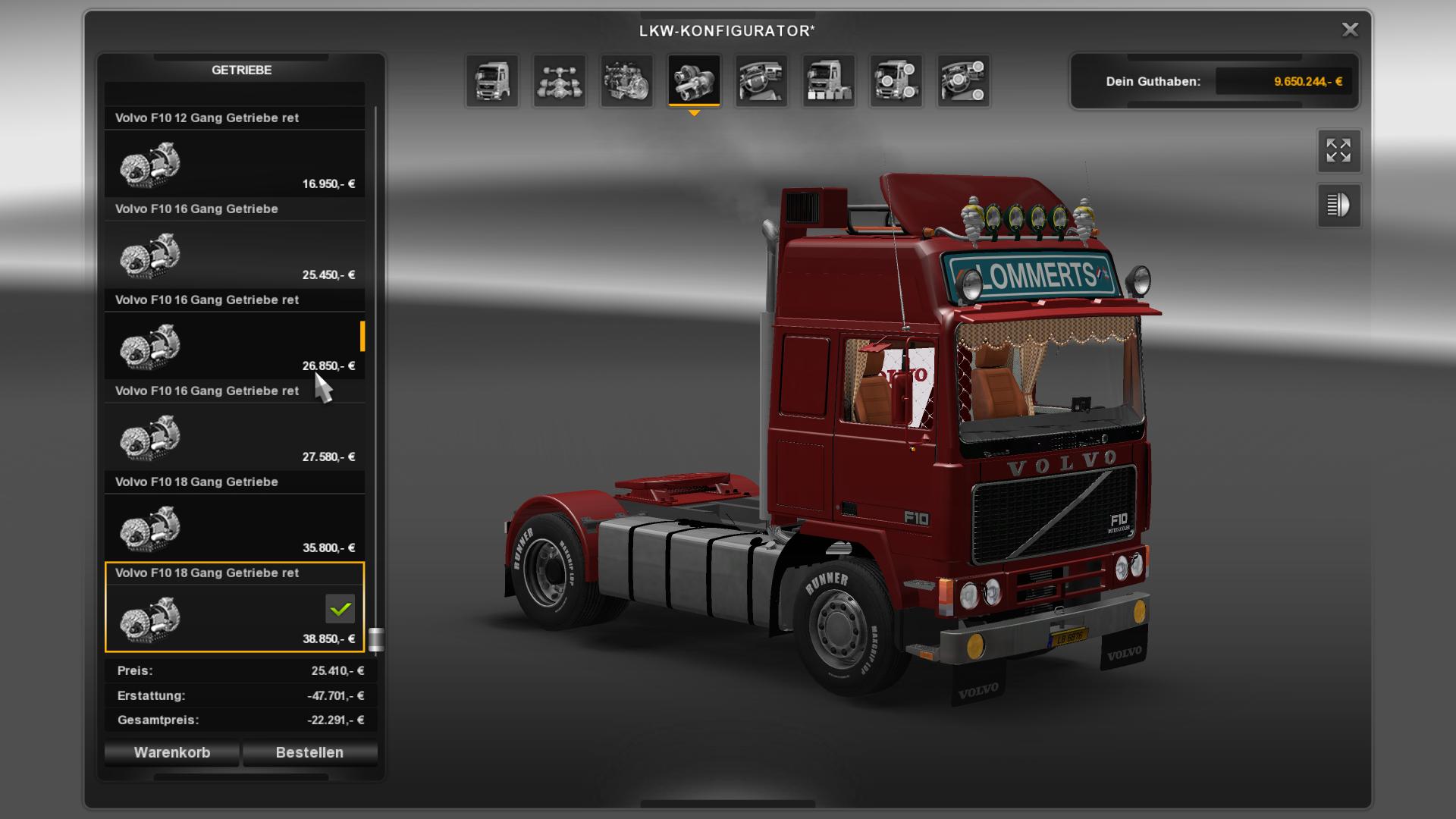Open the Warenkorb shopping cart
This screenshot has width=1456, height=819.
[x=172, y=752]
